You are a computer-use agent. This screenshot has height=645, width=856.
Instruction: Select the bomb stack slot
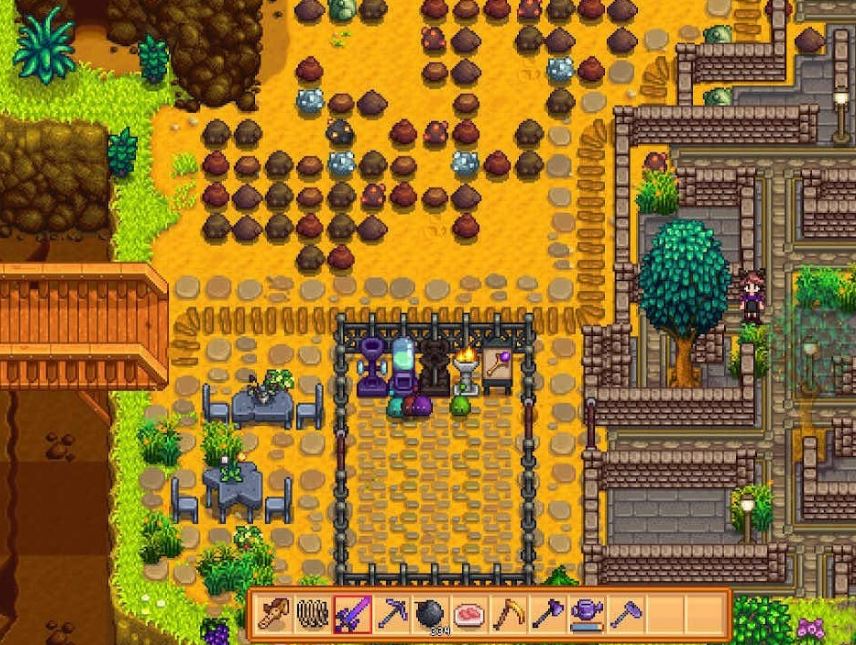tap(430, 613)
